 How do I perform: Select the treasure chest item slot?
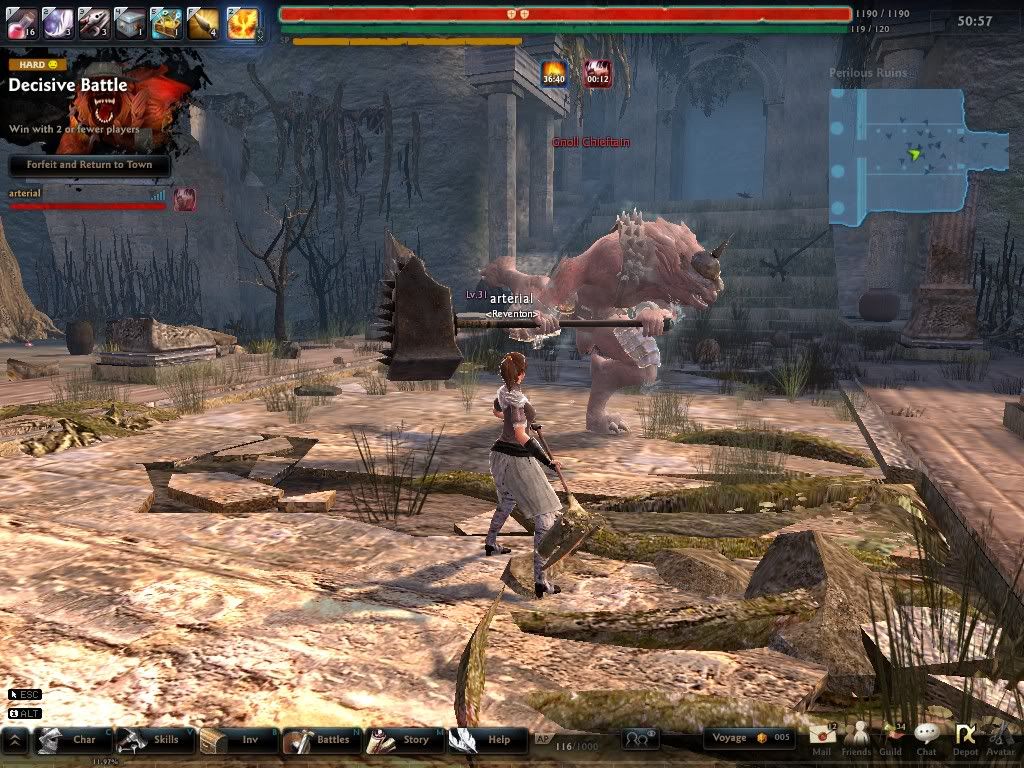tap(166, 22)
